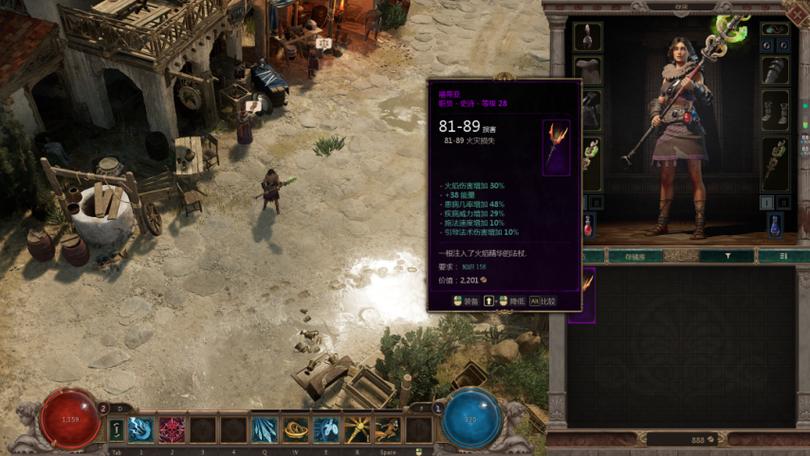Select the equipped boots slot
The image size is (810, 456).
click(774, 110)
